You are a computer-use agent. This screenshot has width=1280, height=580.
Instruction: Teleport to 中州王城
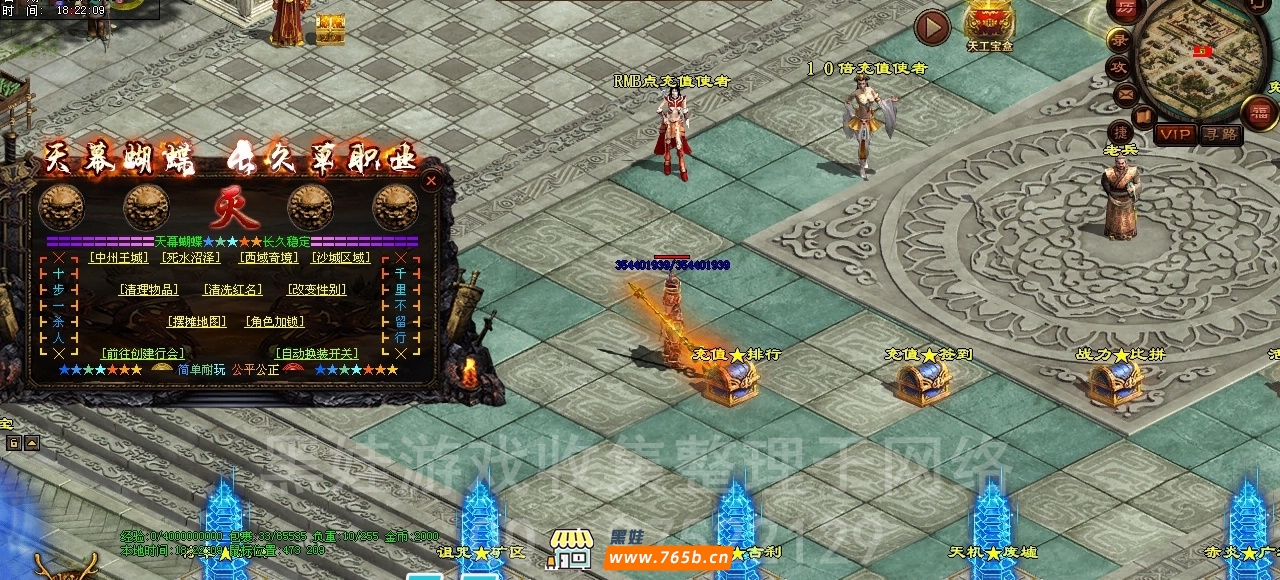coord(118,258)
